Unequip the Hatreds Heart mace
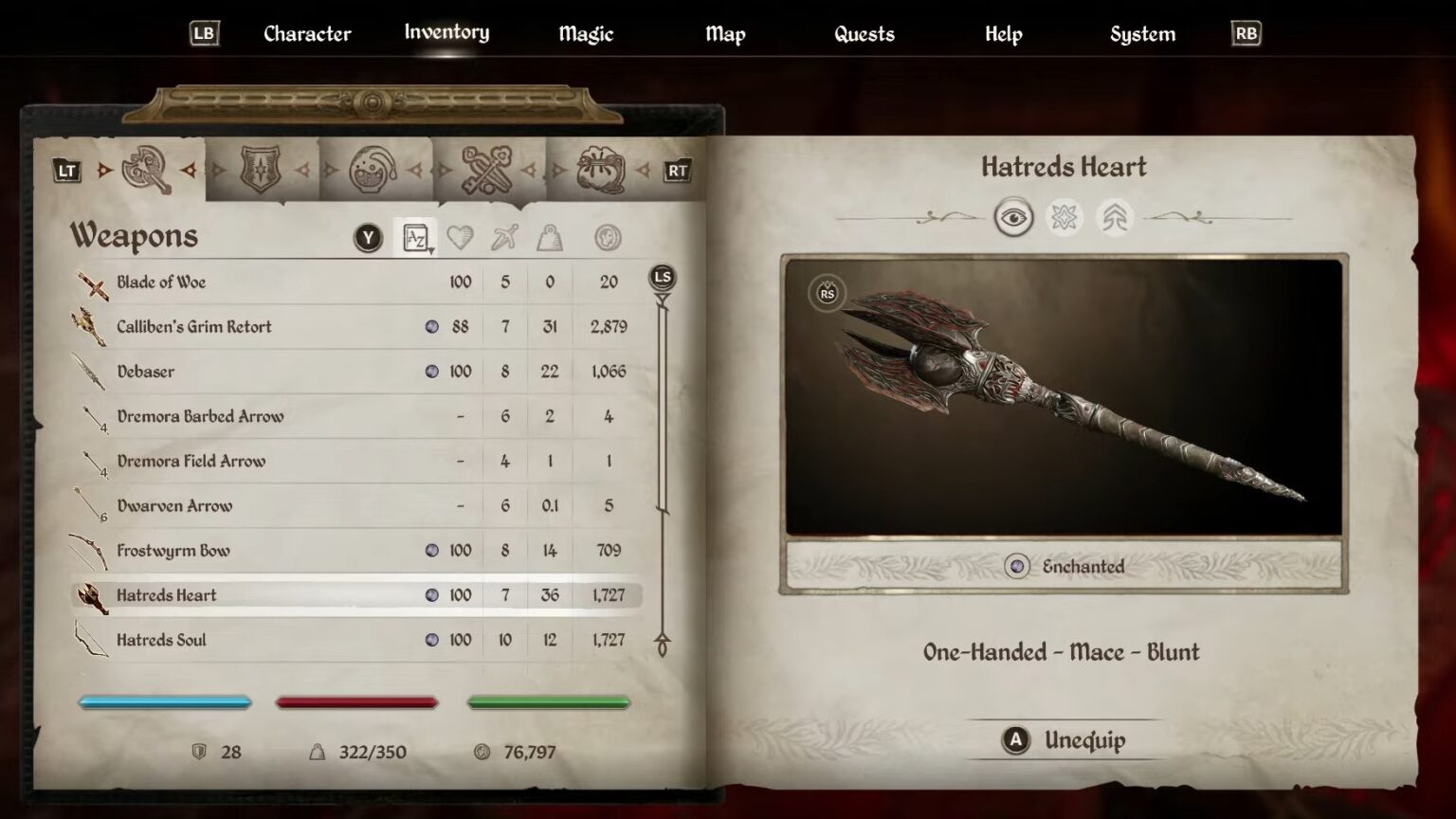Image resolution: width=1456 pixels, height=819 pixels. point(1065,740)
